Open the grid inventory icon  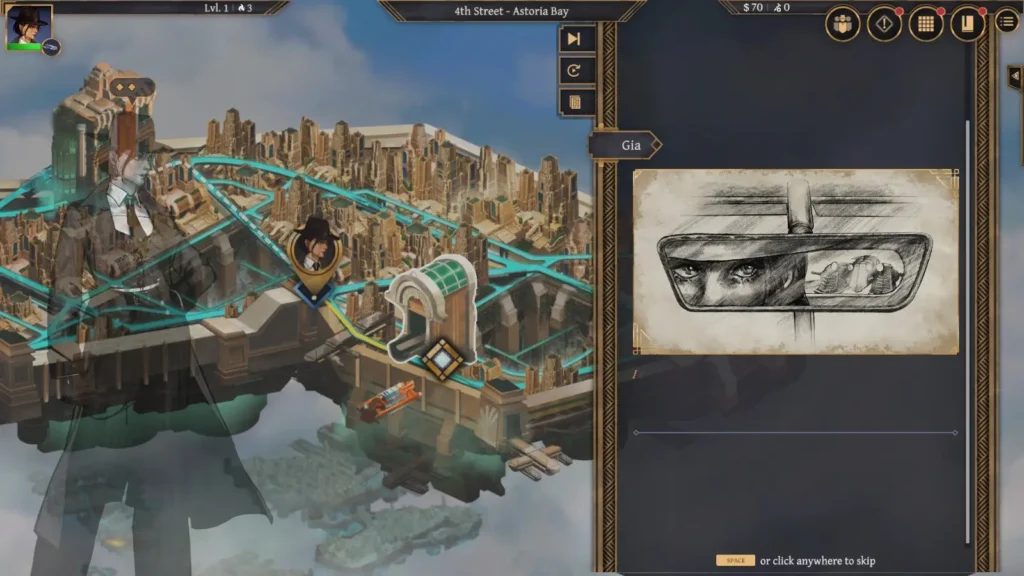click(926, 24)
